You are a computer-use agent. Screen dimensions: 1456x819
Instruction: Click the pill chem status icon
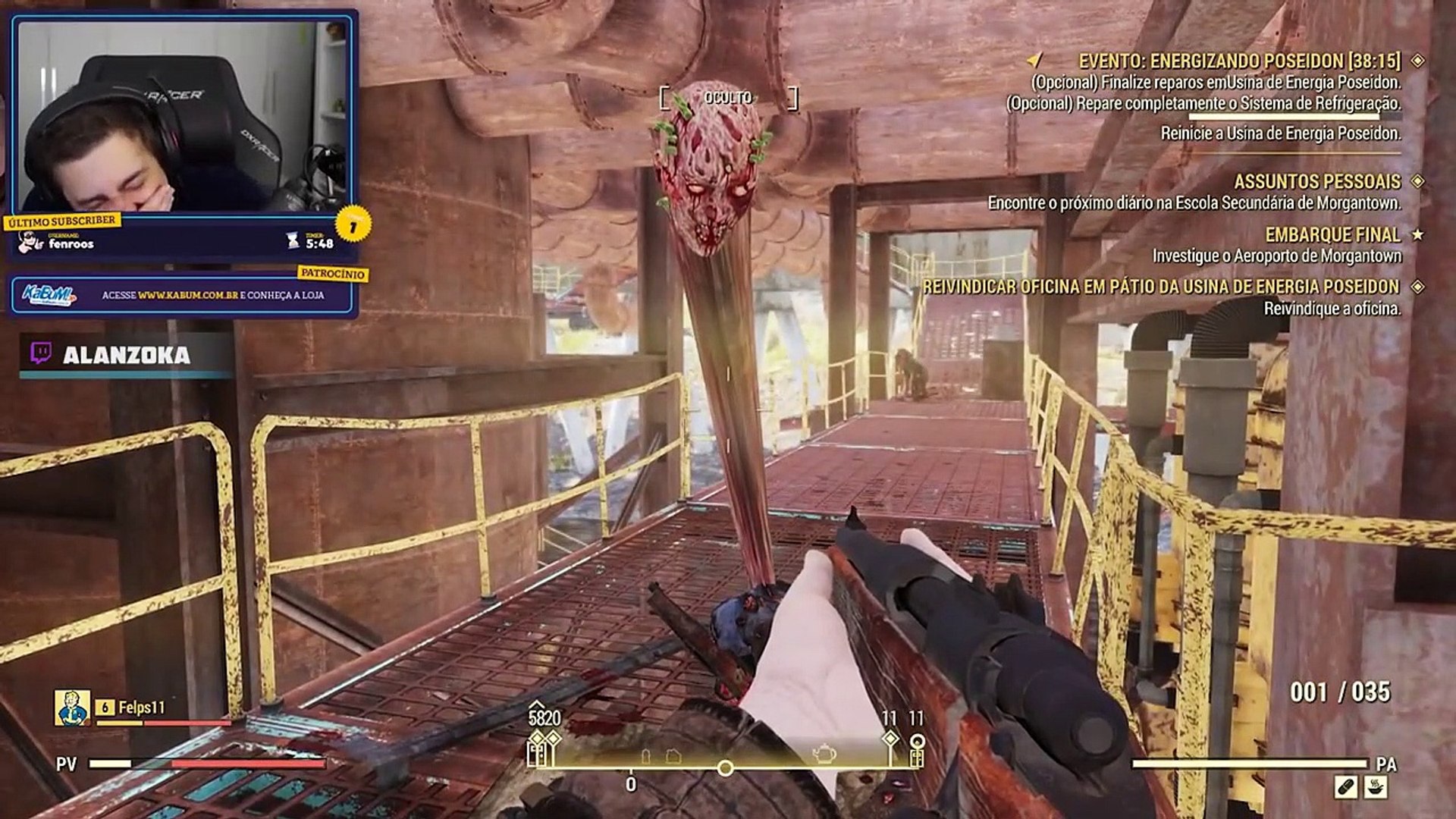point(1346,787)
